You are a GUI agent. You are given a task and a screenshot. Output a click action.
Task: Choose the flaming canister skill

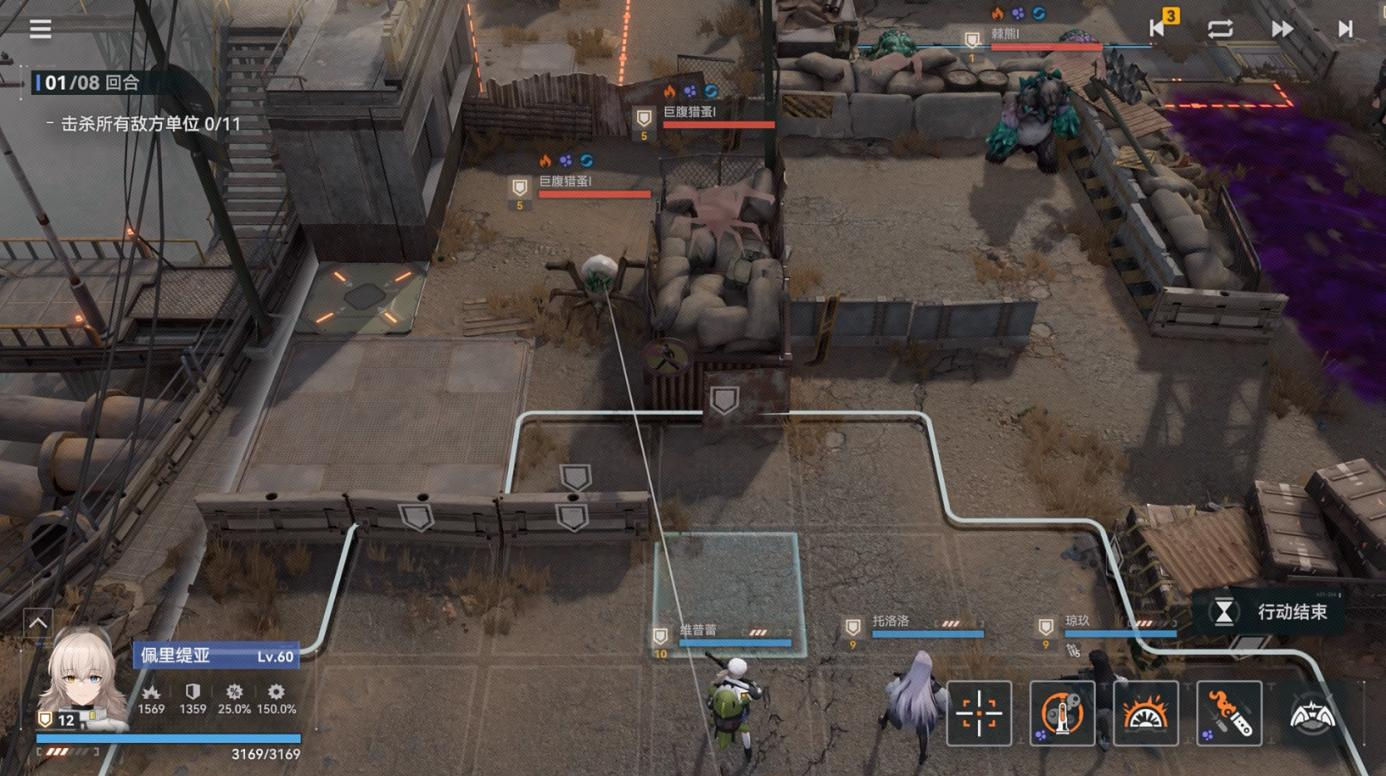click(x=1229, y=714)
